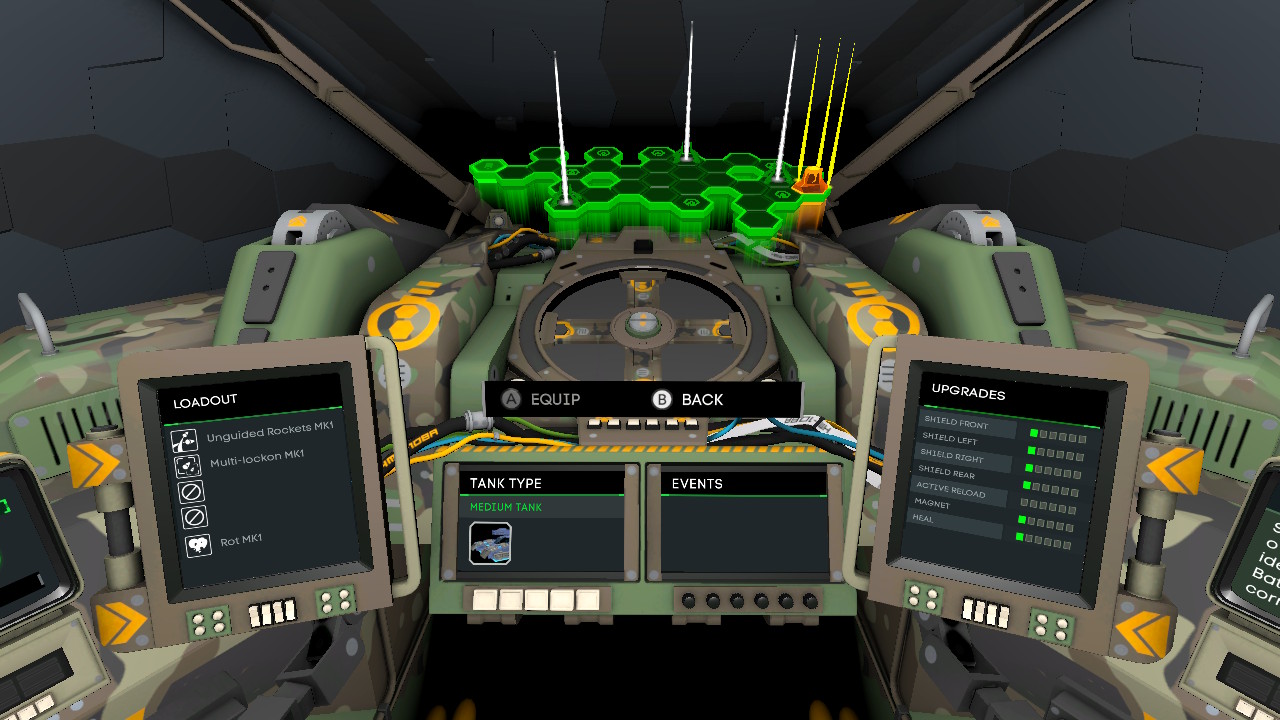This screenshot has width=1280, height=720.
Task: Select the Rot MK1 weapon icon
Action: (x=197, y=543)
